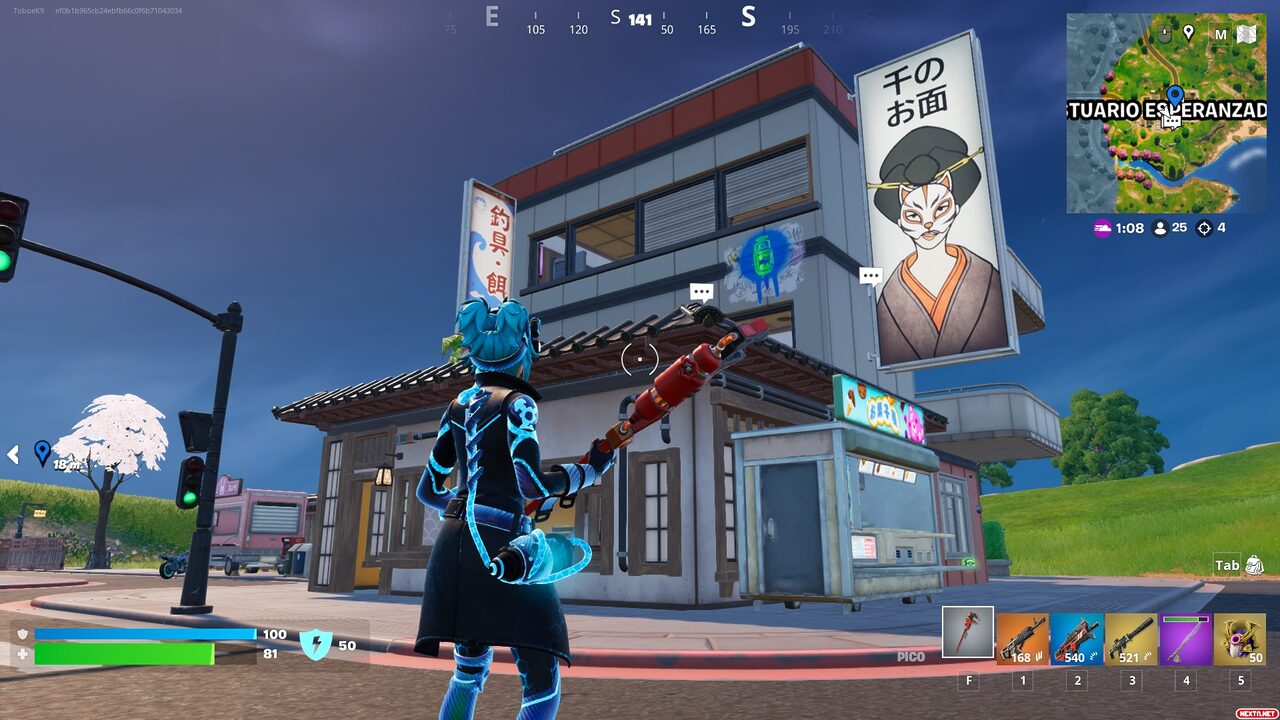
Task: Use the gold samurai mask item slot
Action: coord(1239,639)
